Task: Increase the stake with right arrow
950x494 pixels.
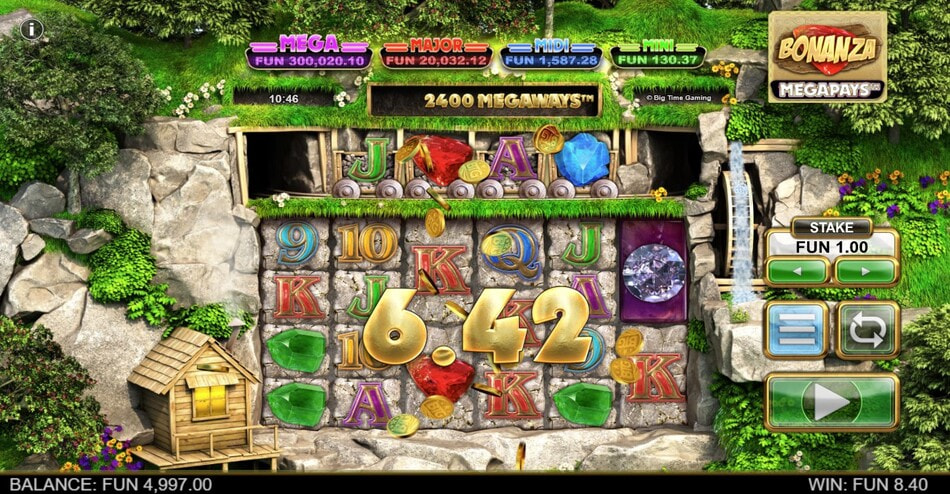Action: coord(866,271)
